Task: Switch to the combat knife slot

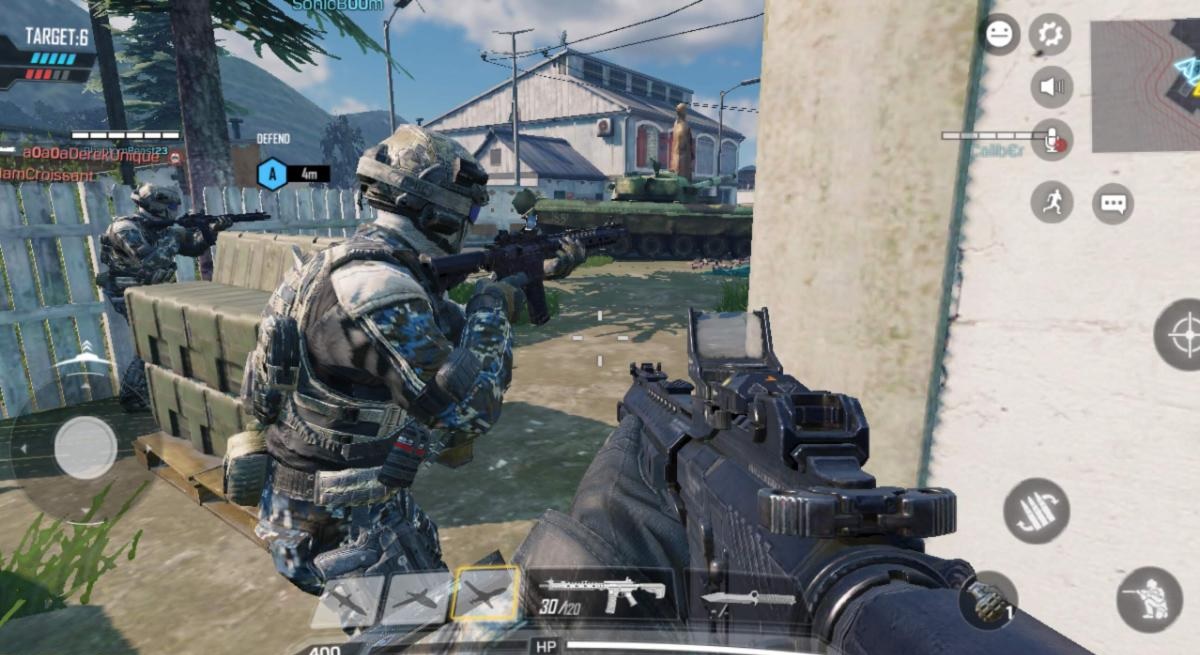Action: [748, 599]
